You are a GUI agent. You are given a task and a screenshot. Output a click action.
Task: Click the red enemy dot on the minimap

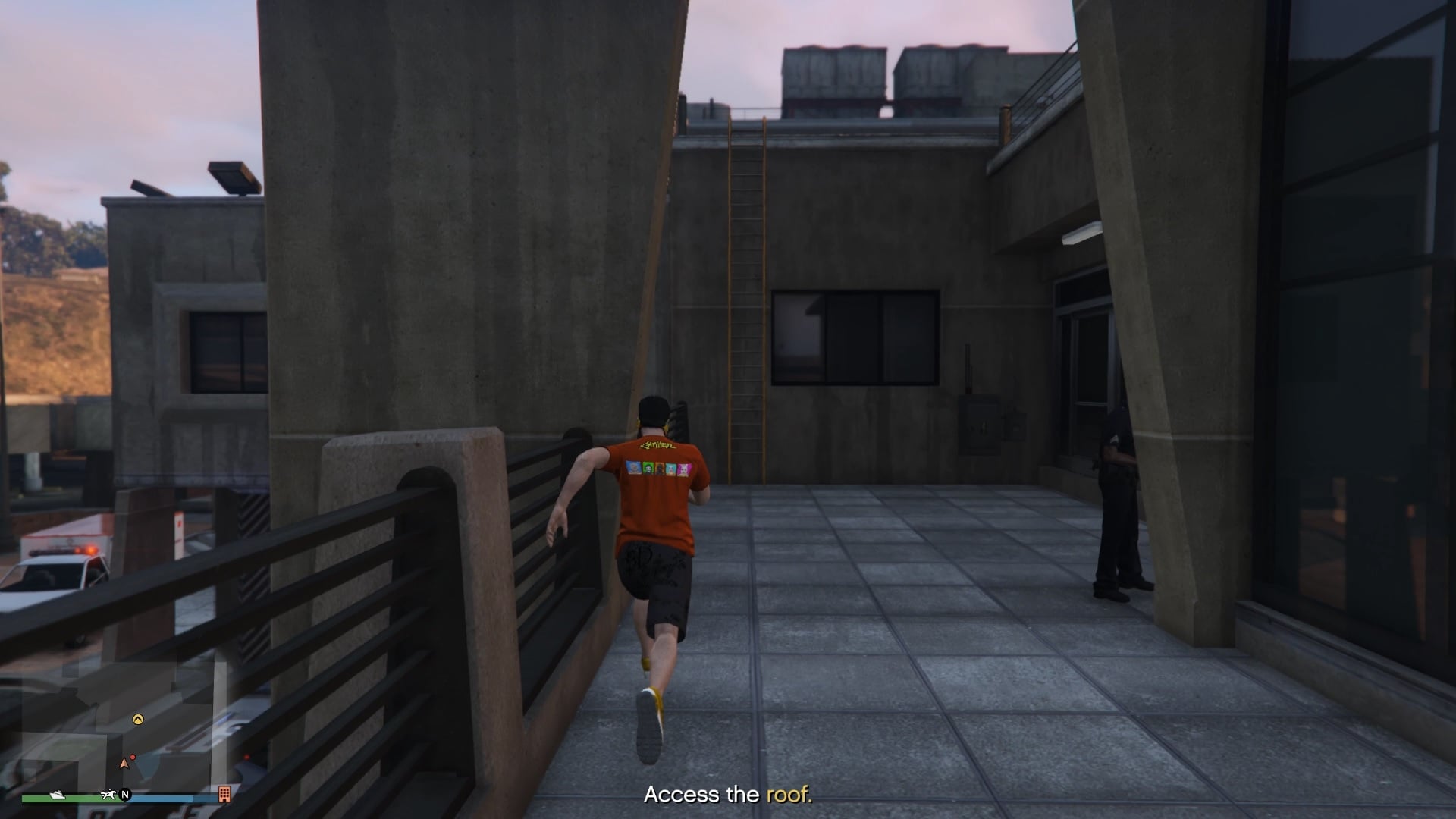133,757
